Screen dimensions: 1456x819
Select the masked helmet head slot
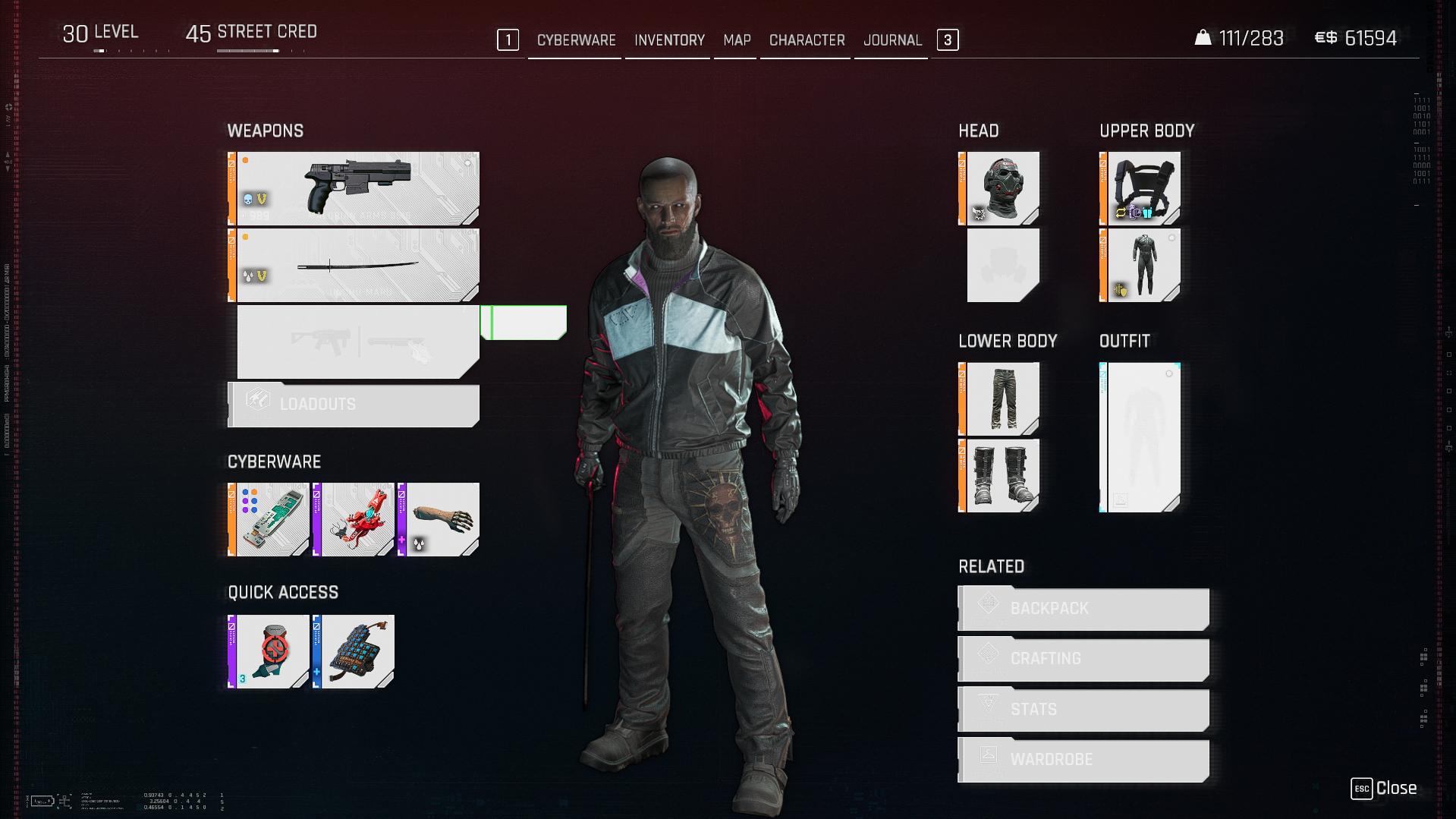point(1001,188)
